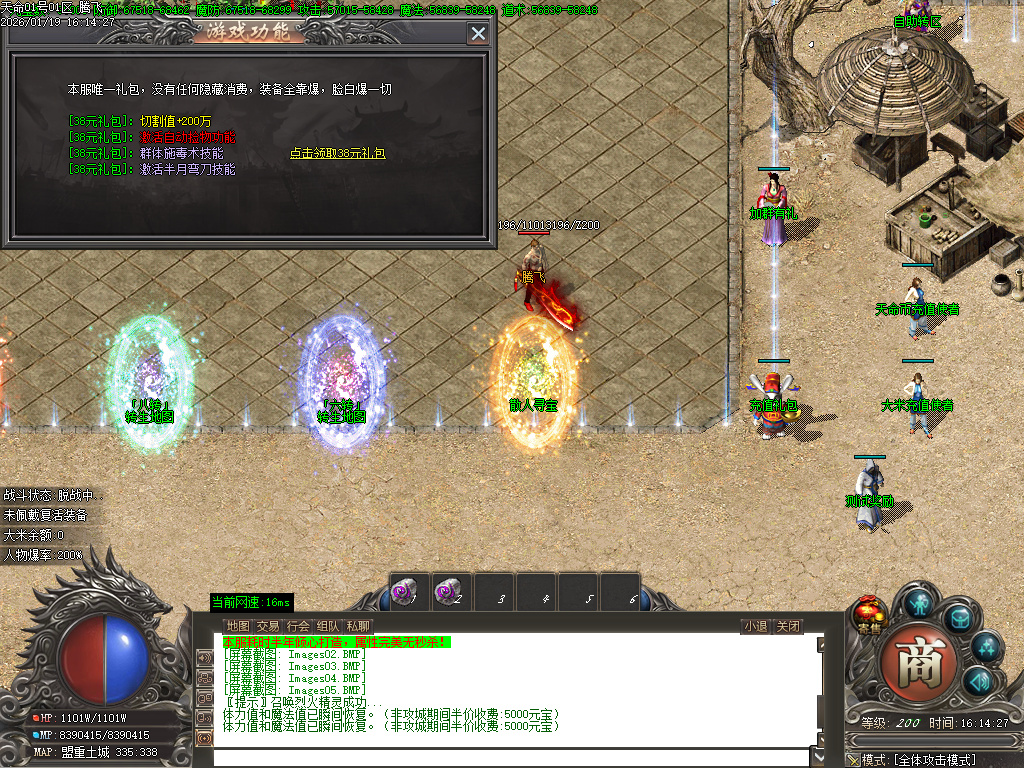Image resolution: width=1024 pixels, height=768 pixels.
Task: Open the character equipment figure icon
Action: point(919,602)
